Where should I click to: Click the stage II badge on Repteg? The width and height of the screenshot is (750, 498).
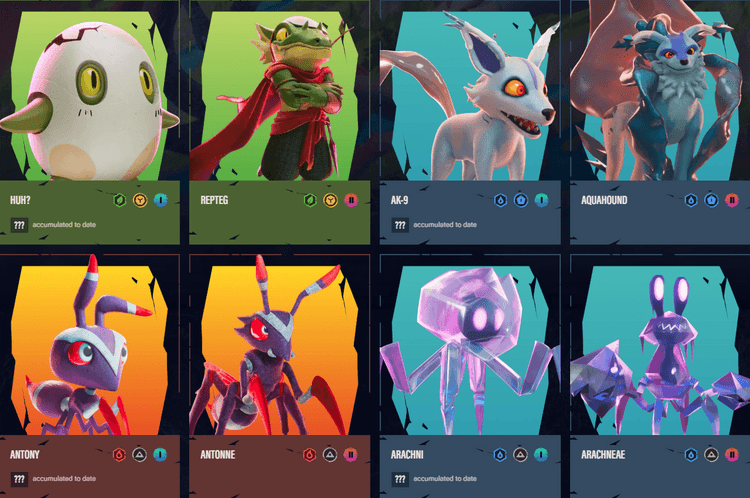coord(351,199)
